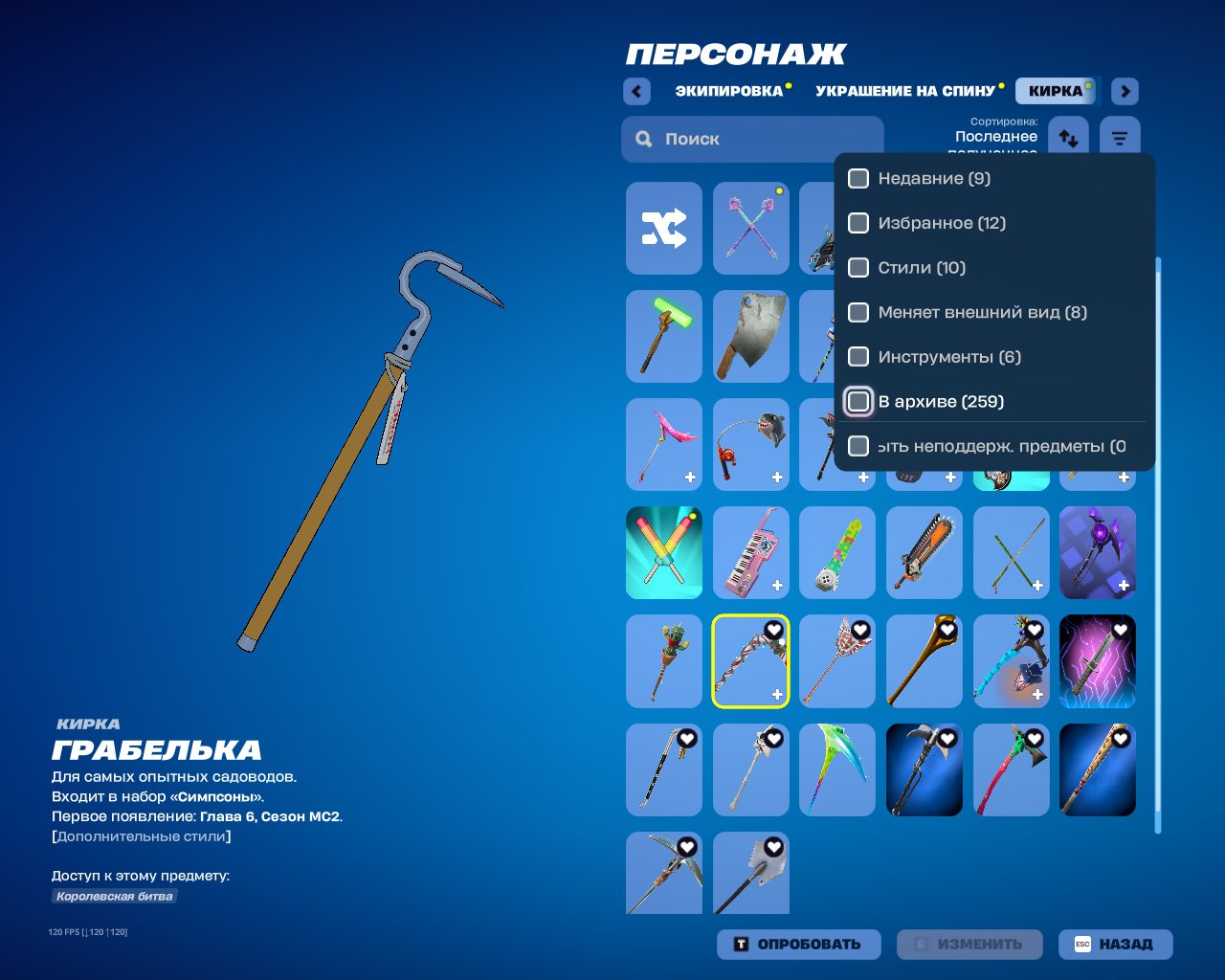Click the left navigation chevron near ЭКИПИРОВКА
The height and width of the screenshot is (980, 1225).
pos(636,91)
